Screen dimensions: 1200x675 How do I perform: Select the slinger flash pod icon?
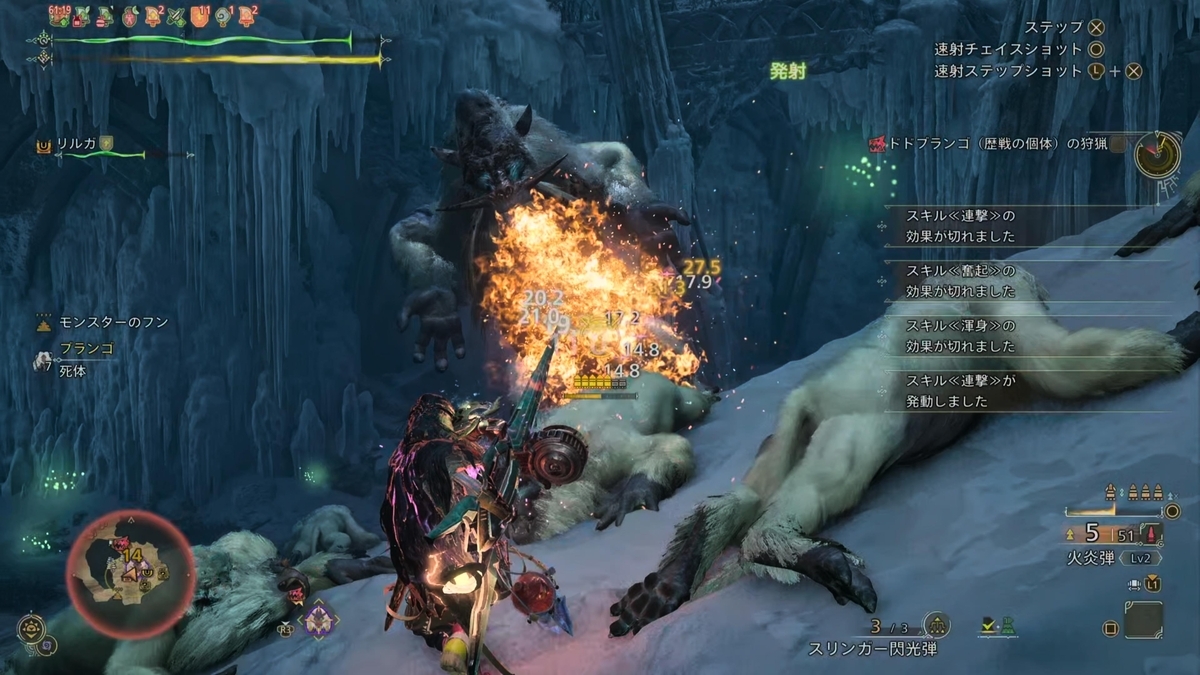tap(937, 626)
